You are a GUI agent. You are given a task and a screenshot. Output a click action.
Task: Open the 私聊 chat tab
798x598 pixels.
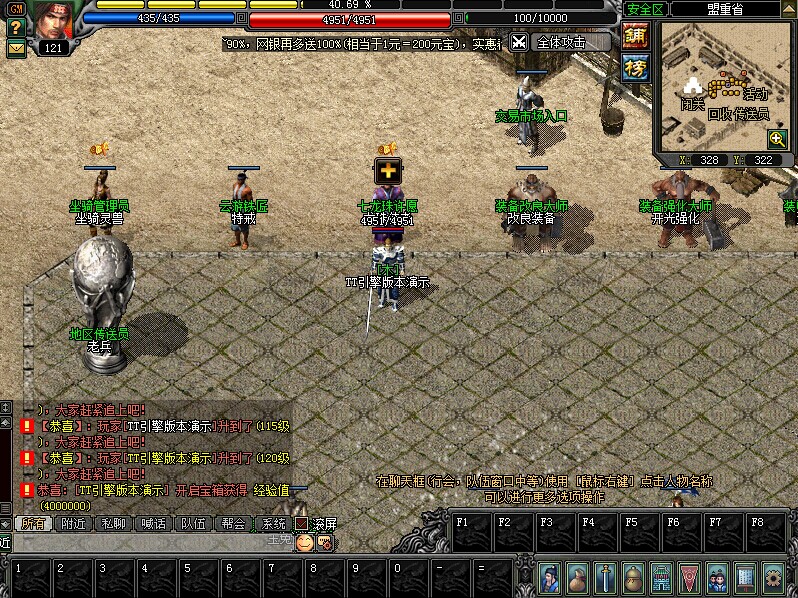pyautogui.click(x=113, y=523)
